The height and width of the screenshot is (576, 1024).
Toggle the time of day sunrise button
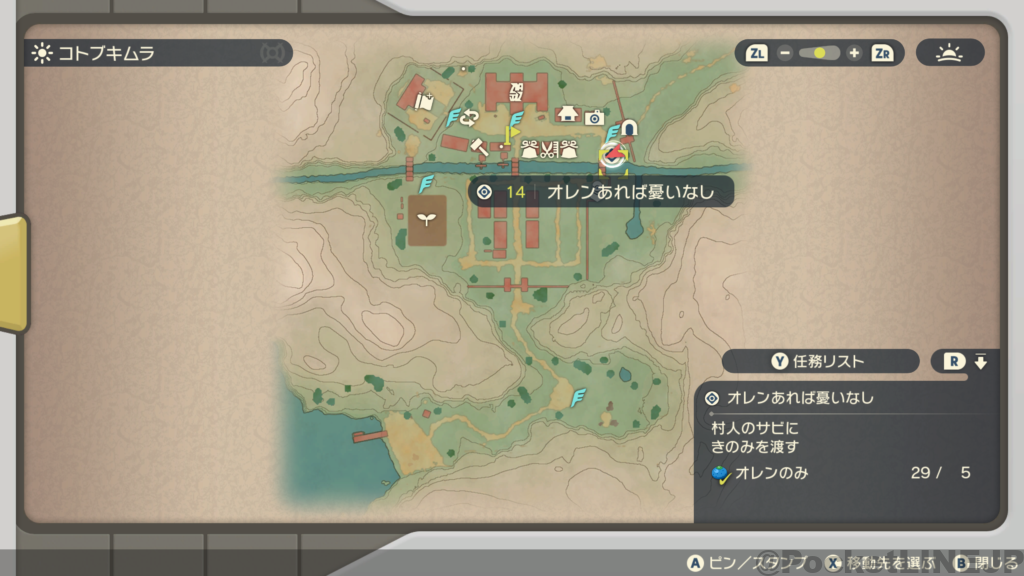949,53
